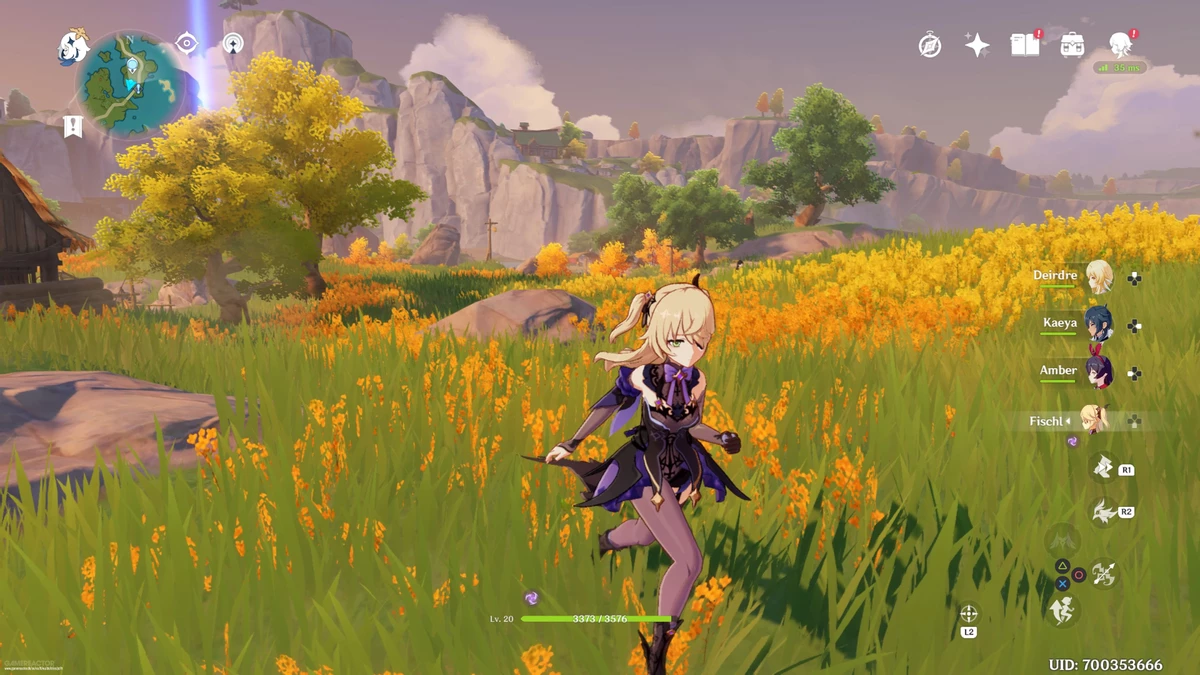
Task: Switch to party member Deirdre
Action: click(1099, 277)
